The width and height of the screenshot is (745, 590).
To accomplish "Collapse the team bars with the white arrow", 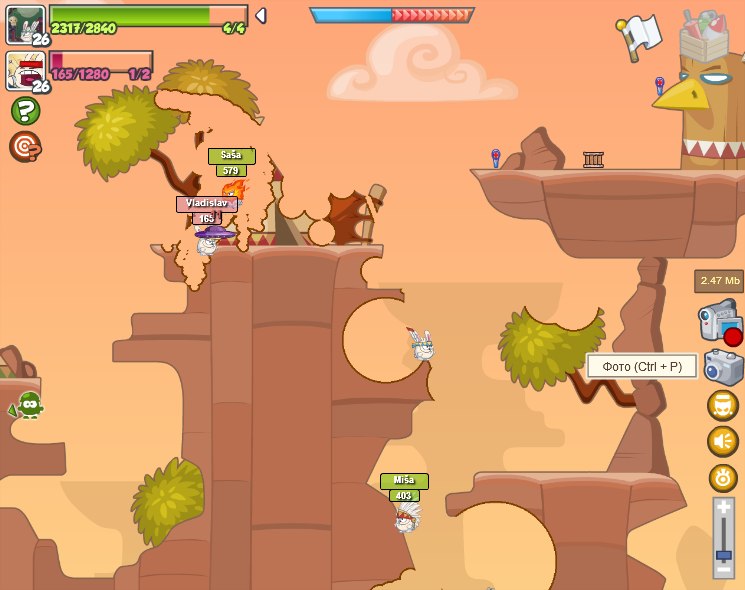I will pyautogui.click(x=260, y=16).
